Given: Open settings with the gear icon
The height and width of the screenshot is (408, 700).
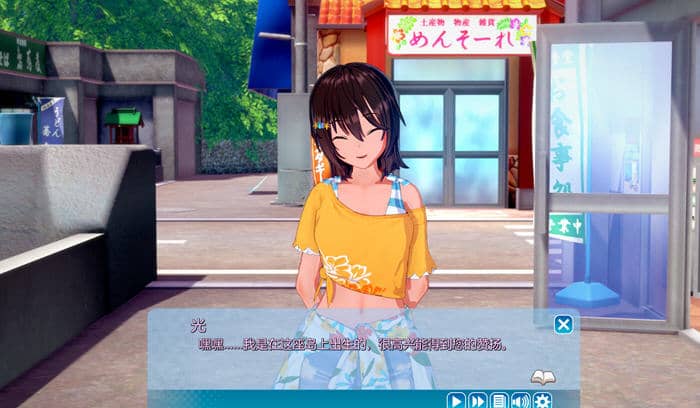Looking at the screenshot, I should [x=542, y=400].
